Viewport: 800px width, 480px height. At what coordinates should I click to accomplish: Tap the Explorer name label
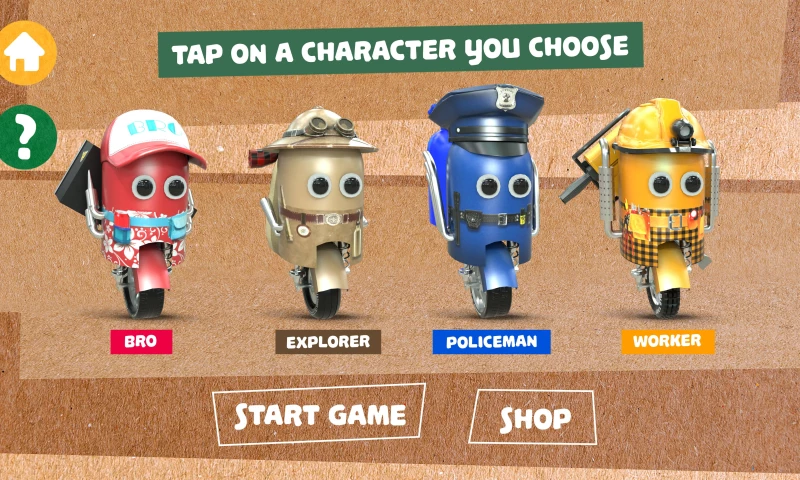coord(328,342)
